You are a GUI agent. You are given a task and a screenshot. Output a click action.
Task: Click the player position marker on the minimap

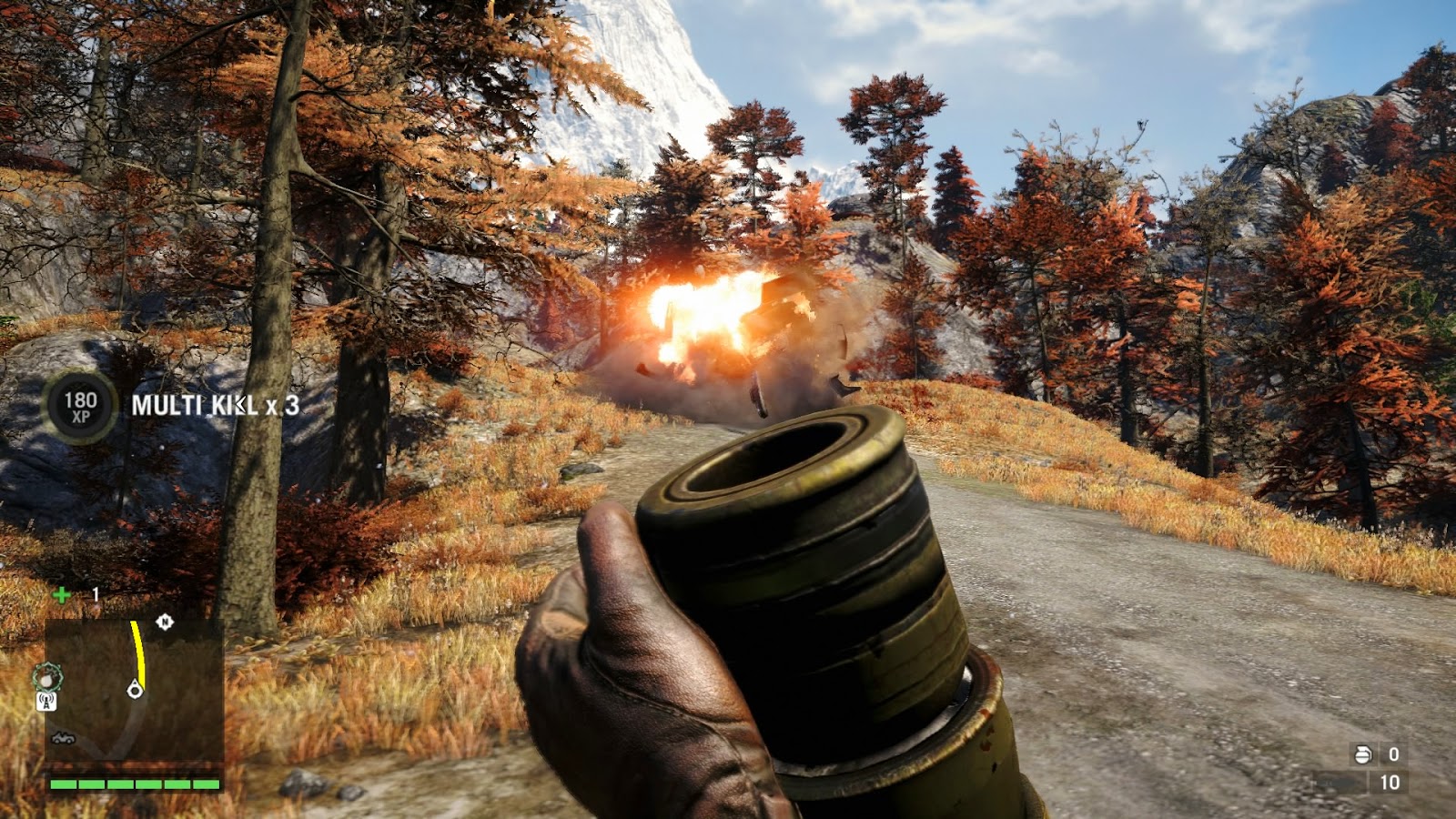pos(135,690)
